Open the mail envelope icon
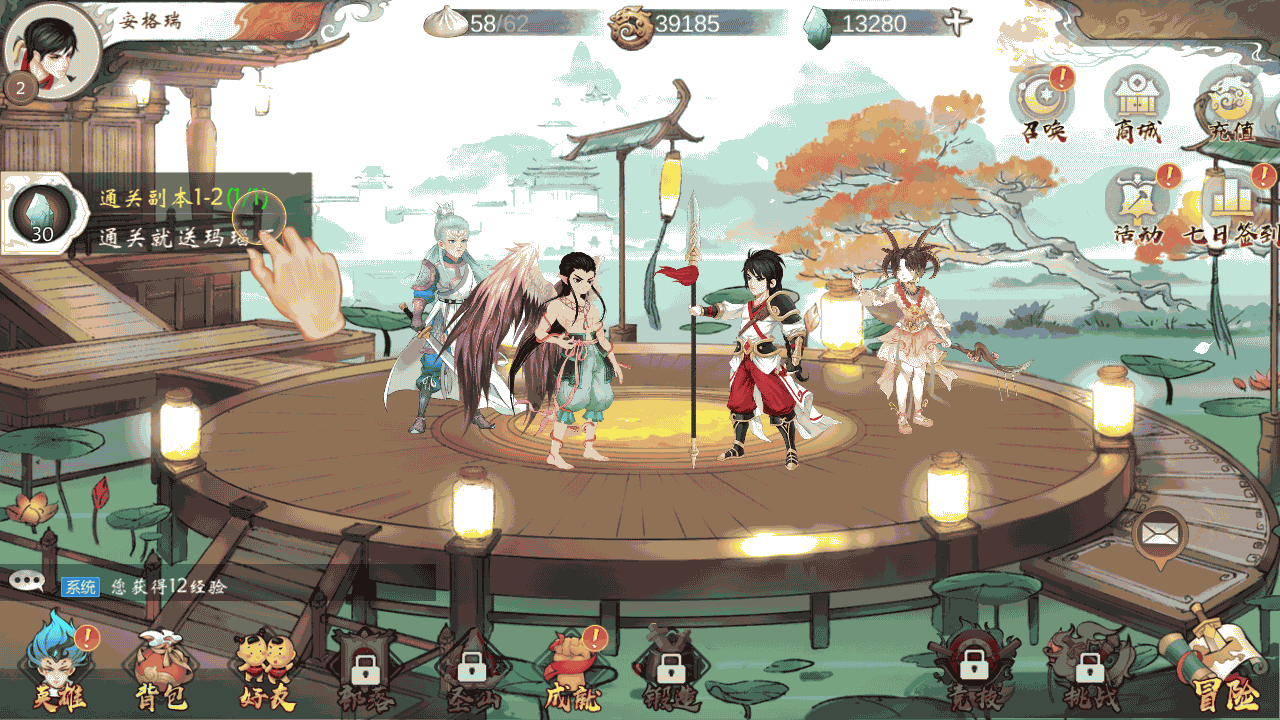Viewport: 1280px width, 720px height. (1160, 534)
